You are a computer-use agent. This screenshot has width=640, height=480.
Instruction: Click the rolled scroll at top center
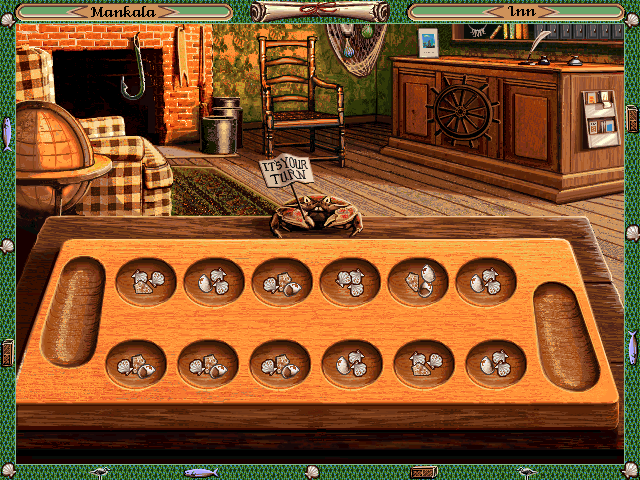pyautogui.click(x=319, y=11)
